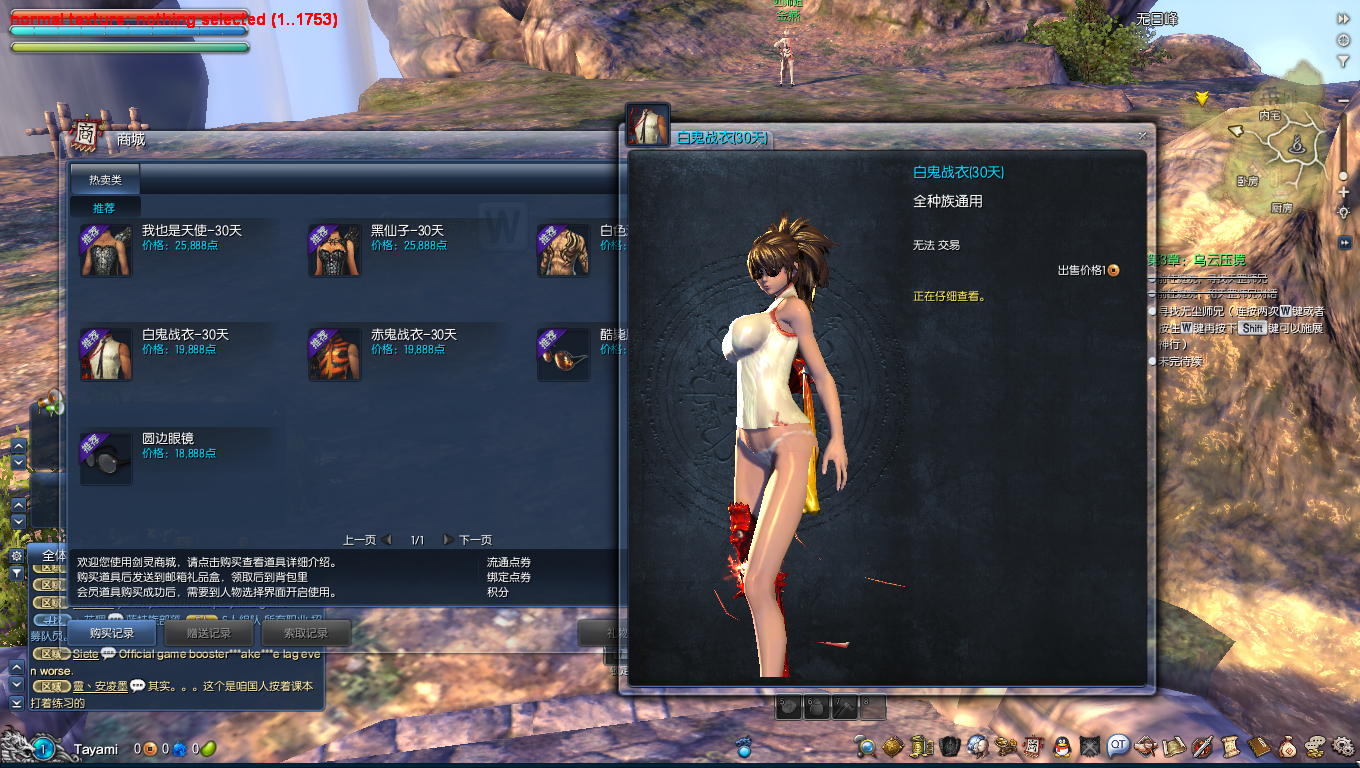Open the magnifying glass search icon
Viewport: 1360px width, 768px height.
click(x=866, y=746)
